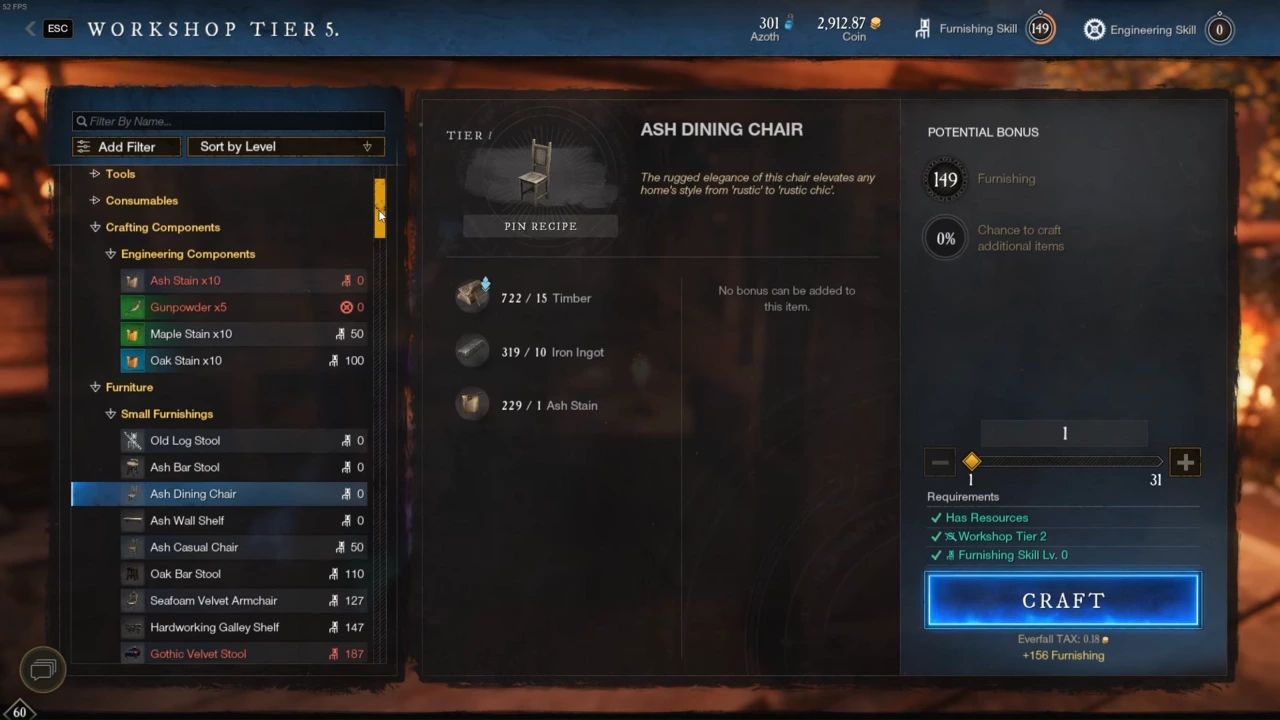Screen dimensions: 1280x720
Task: Select the Consumables category
Action: point(141,200)
